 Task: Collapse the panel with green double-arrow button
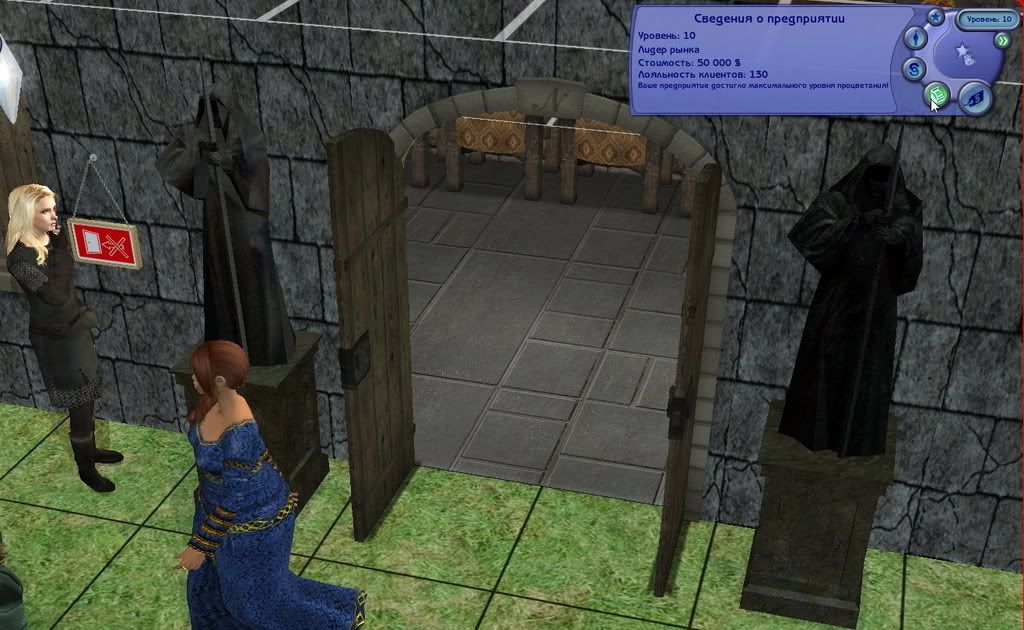pos(1002,40)
